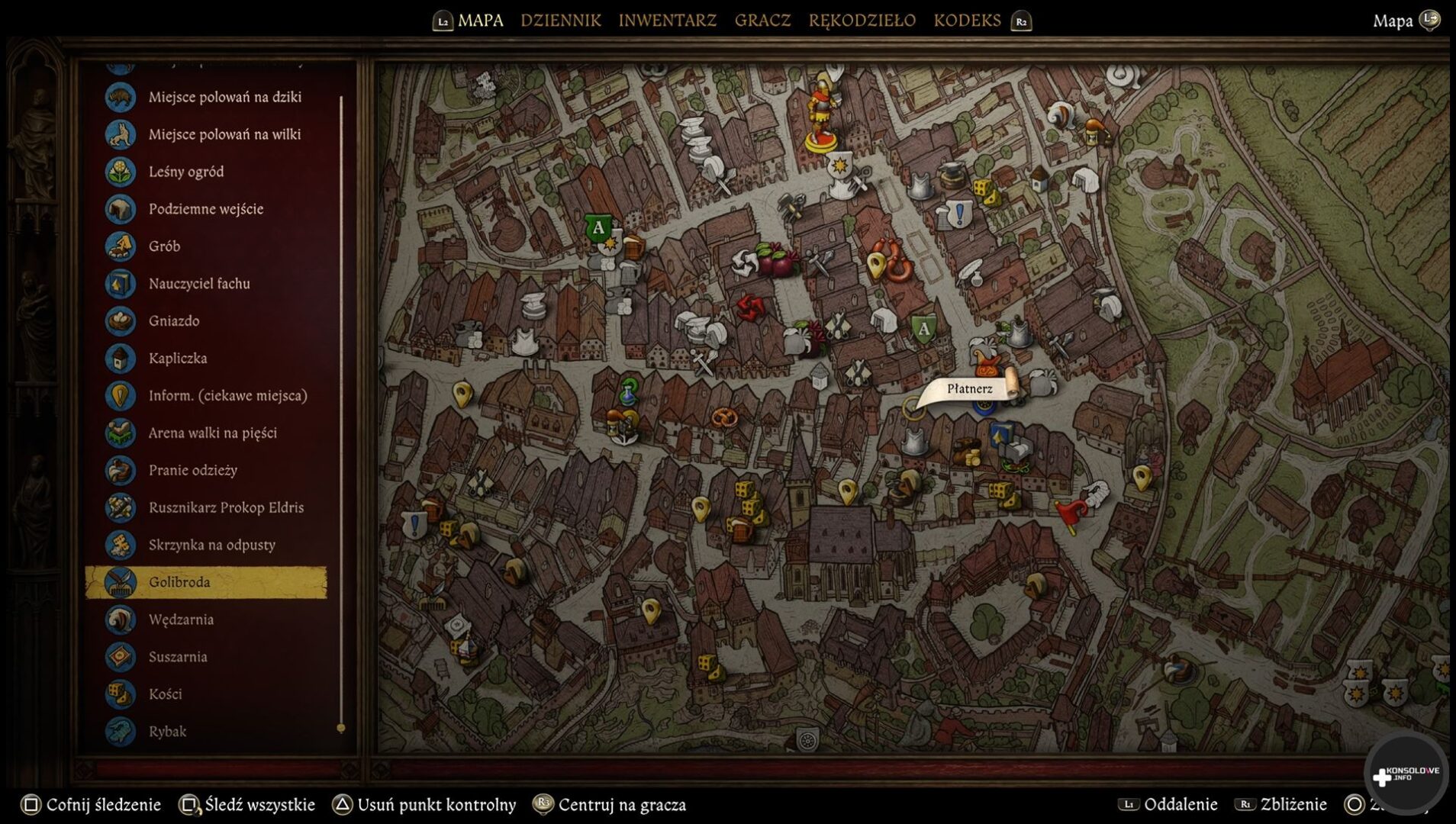The height and width of the screenshot is (824, 1456).
Task: Choose the Kapliczka legend entry
Action: click(178, 359)
